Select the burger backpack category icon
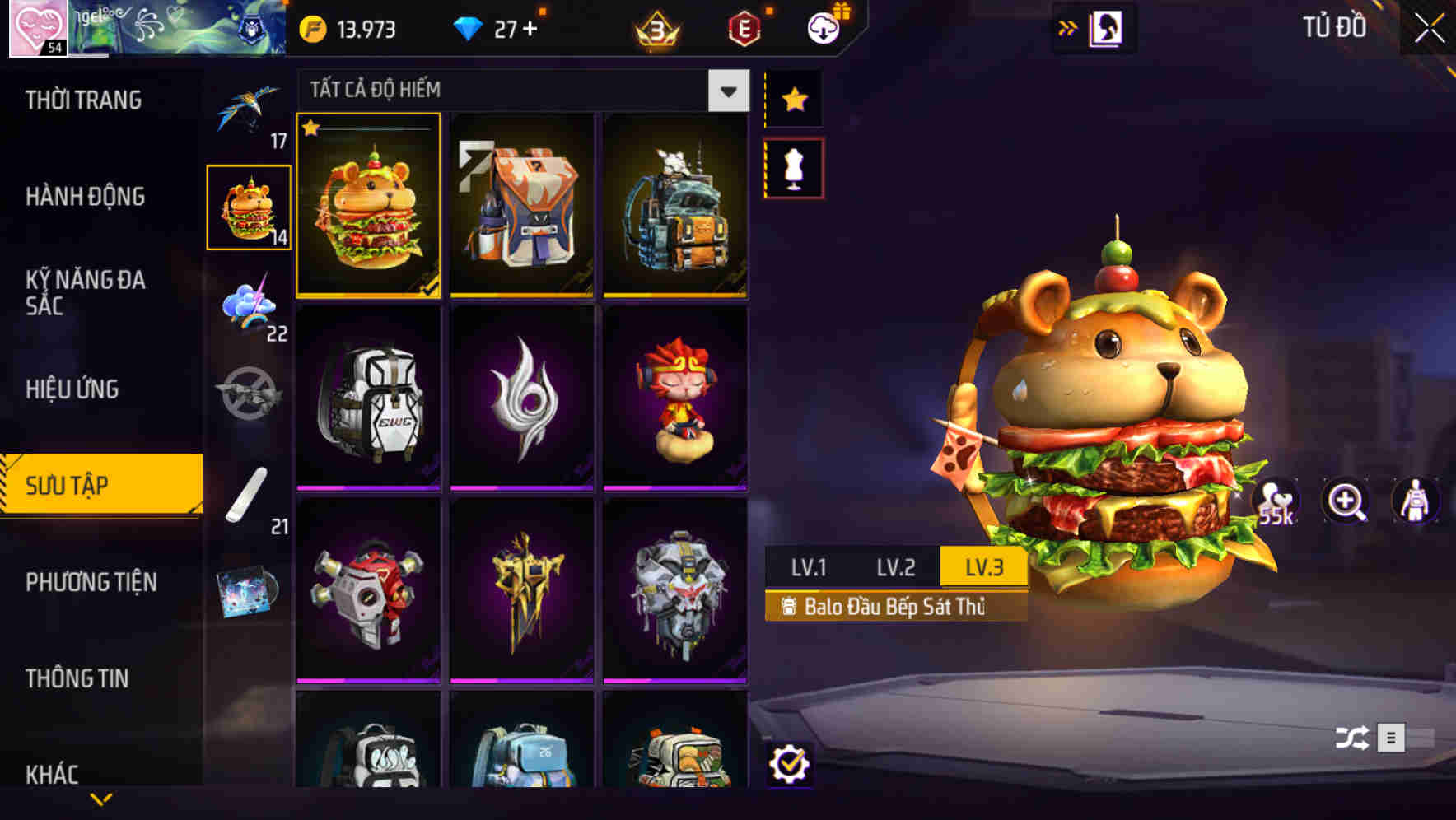This screenshot has height=820, width=1456. (x=250, y=208)
